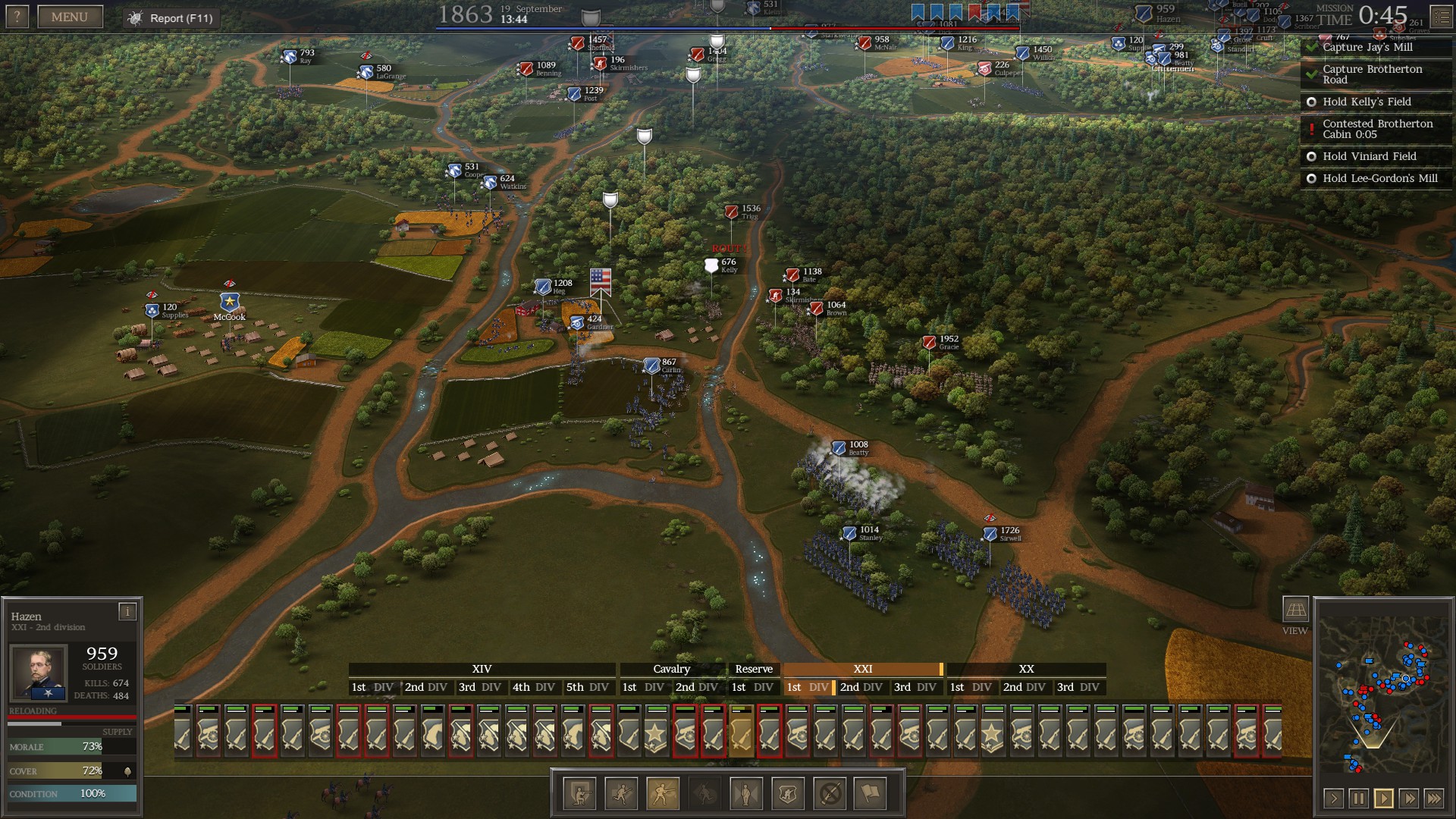Select the highlighted Charge attack icon
1456x819 pixels.
click(663, 794)
